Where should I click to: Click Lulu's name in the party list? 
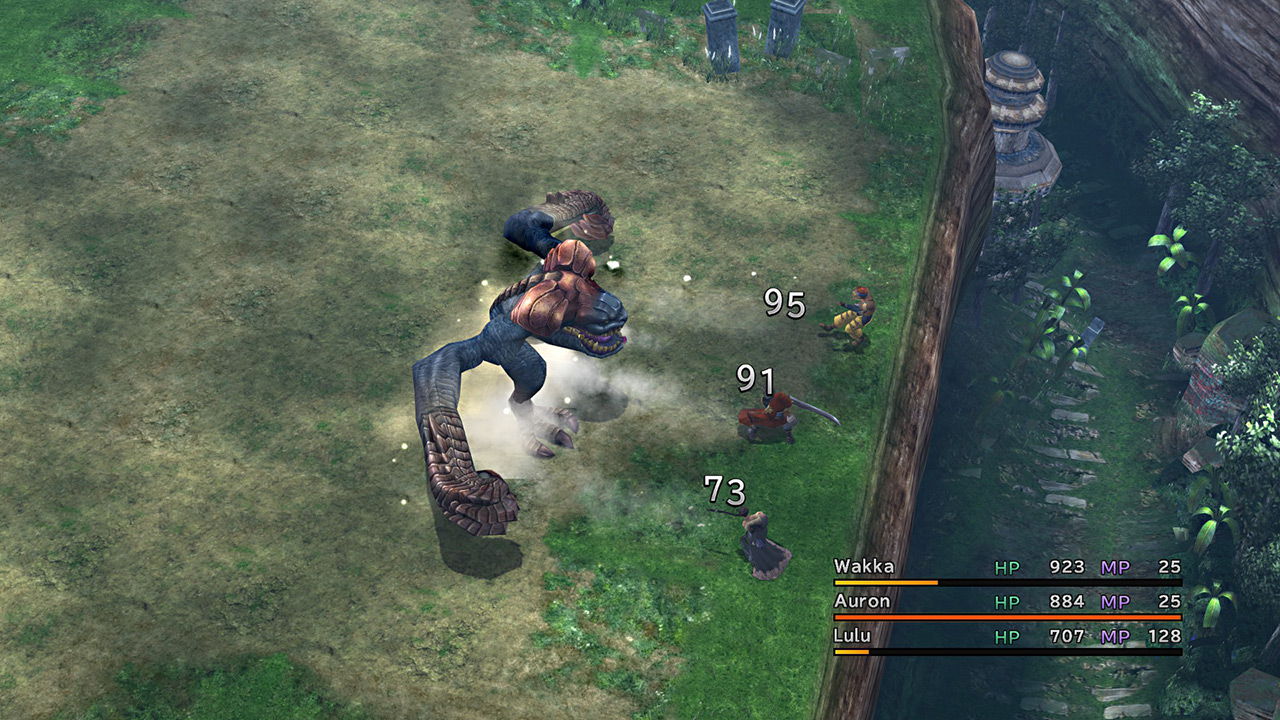tap(852, 636)
